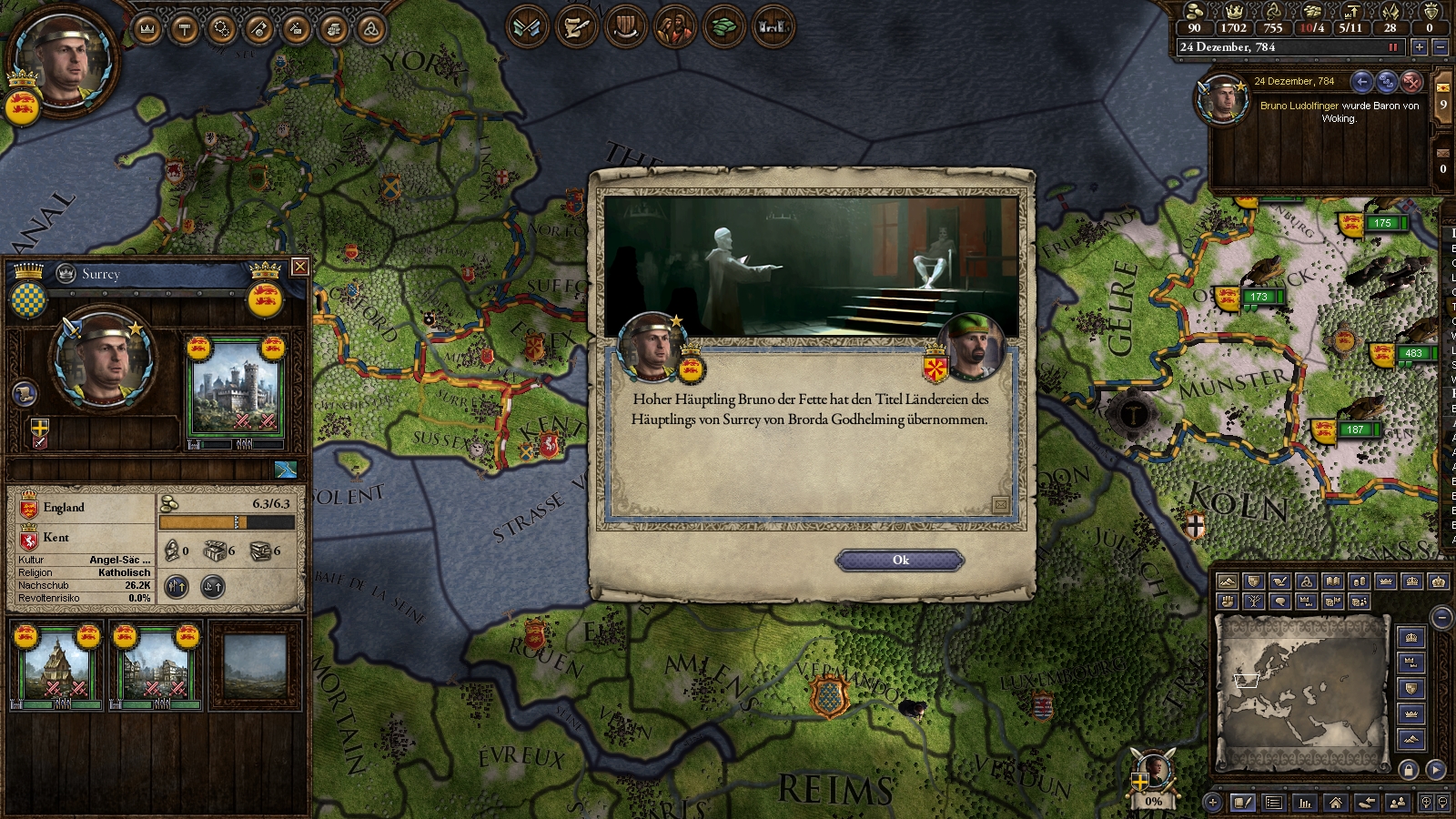
Task: Open the laws scroll-and-quill menu
Action: pyautogui.click(x=575, y=27)
